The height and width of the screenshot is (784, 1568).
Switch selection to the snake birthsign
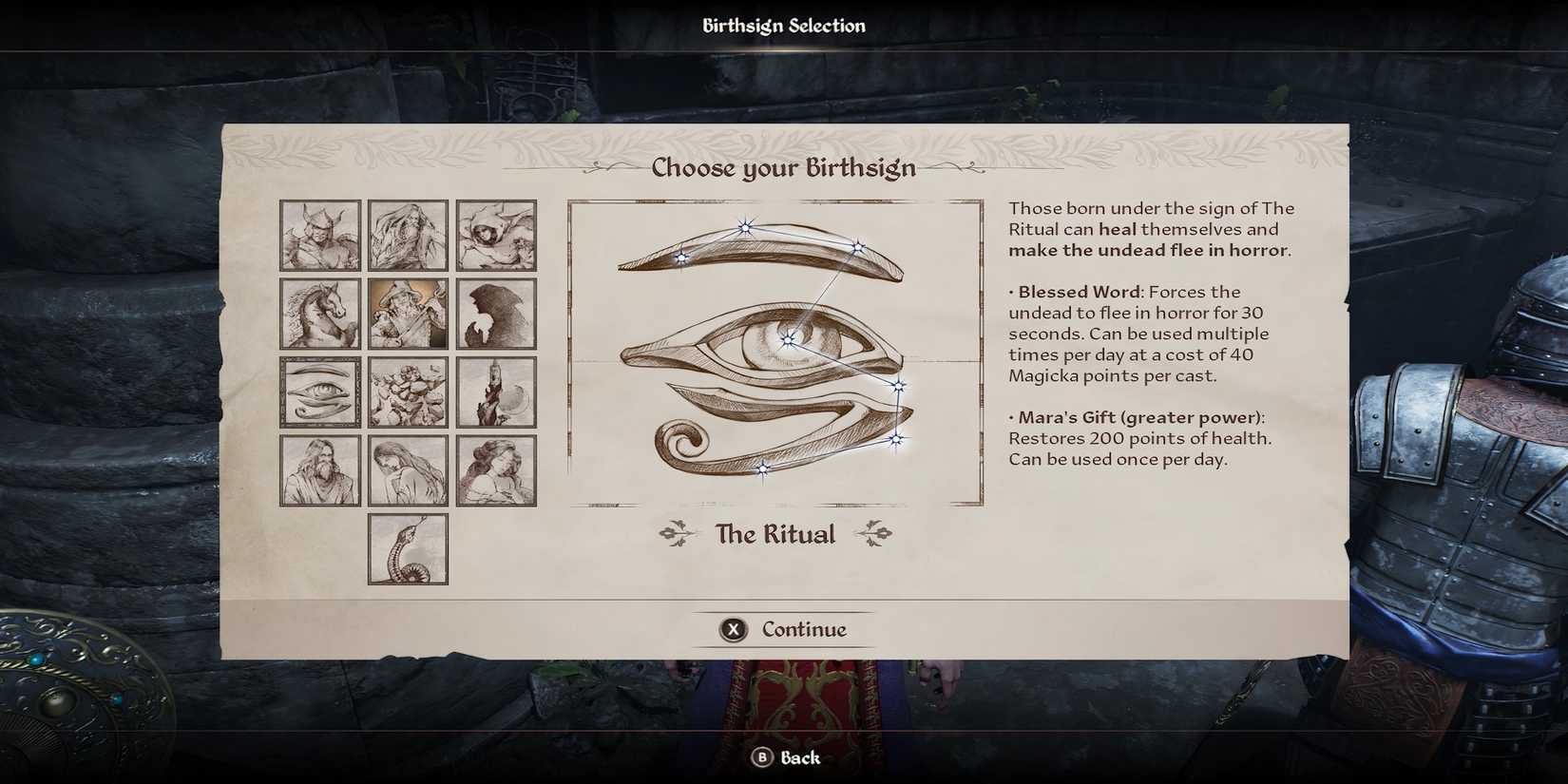coord(409,548)
